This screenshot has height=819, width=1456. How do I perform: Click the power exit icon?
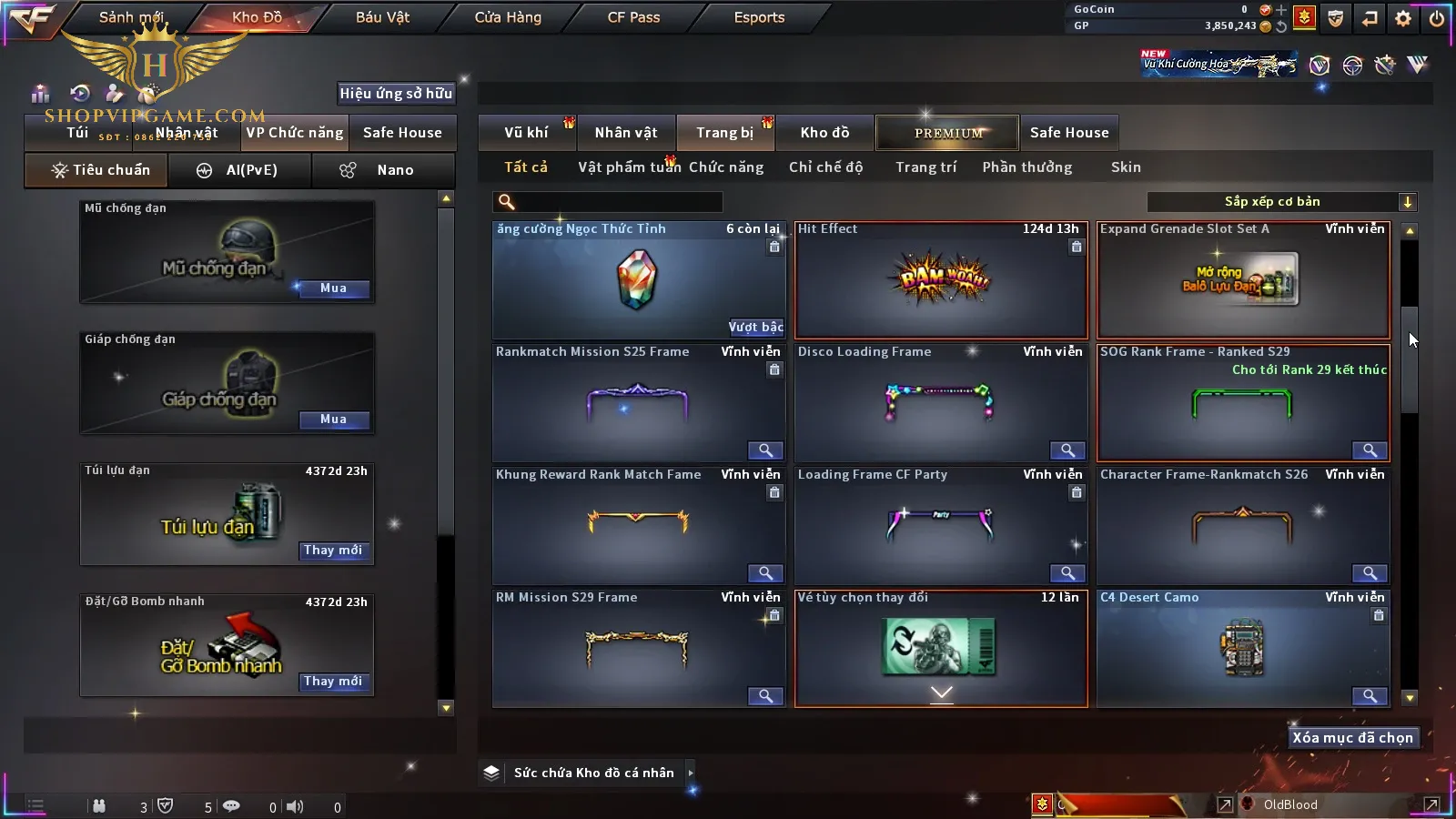[1437, 18]
